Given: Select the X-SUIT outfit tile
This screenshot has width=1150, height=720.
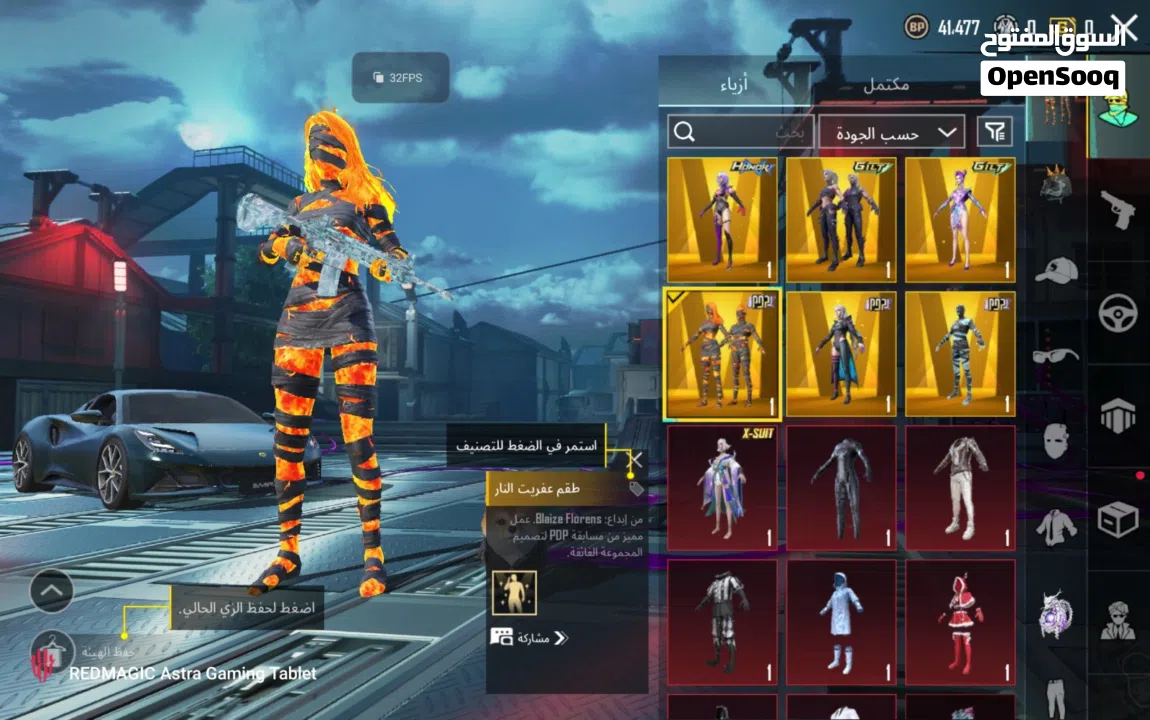Looking at the screenshot, I should 723,488.
